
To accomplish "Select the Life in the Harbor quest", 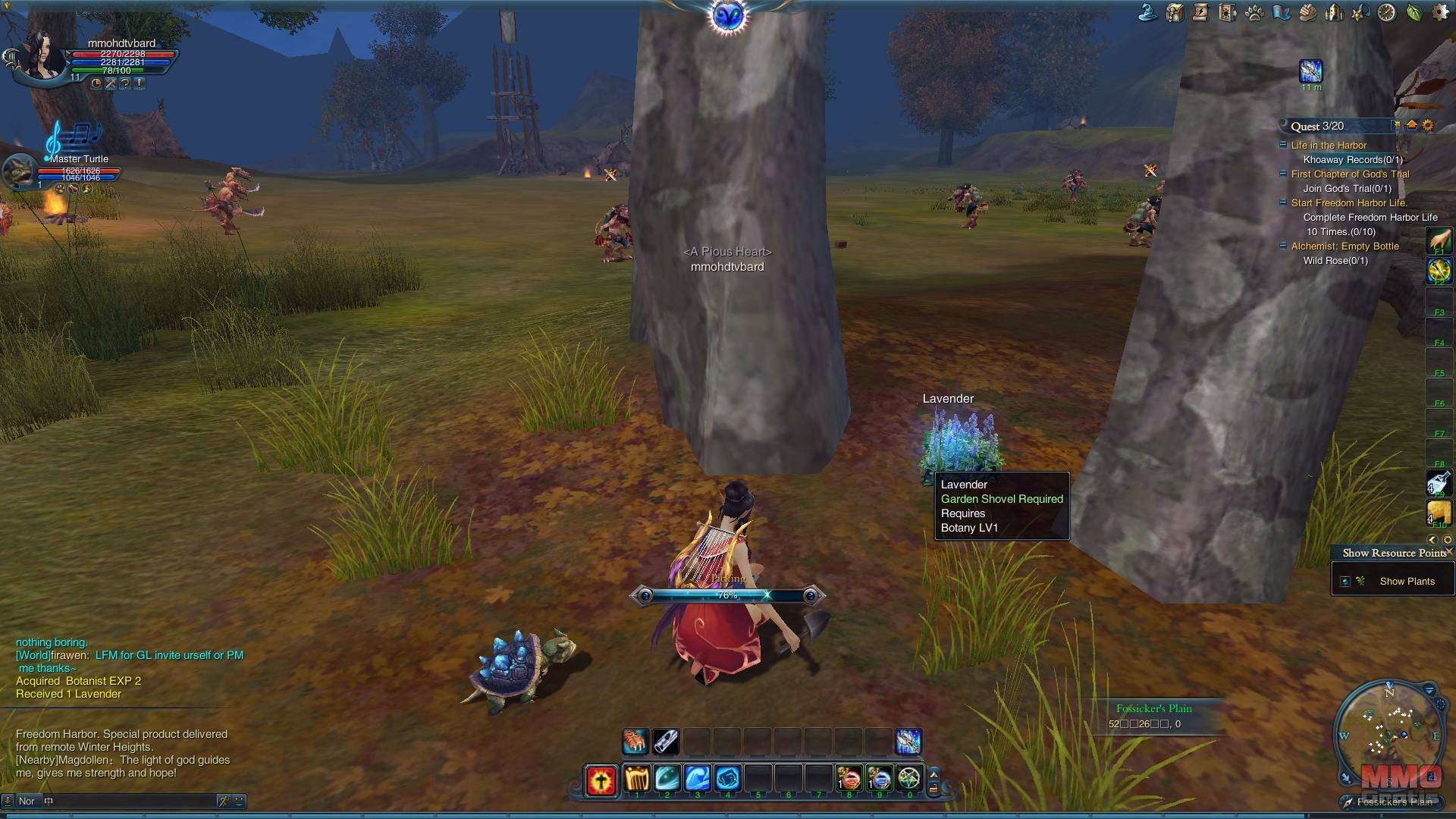I will [x=1329, y=146].
